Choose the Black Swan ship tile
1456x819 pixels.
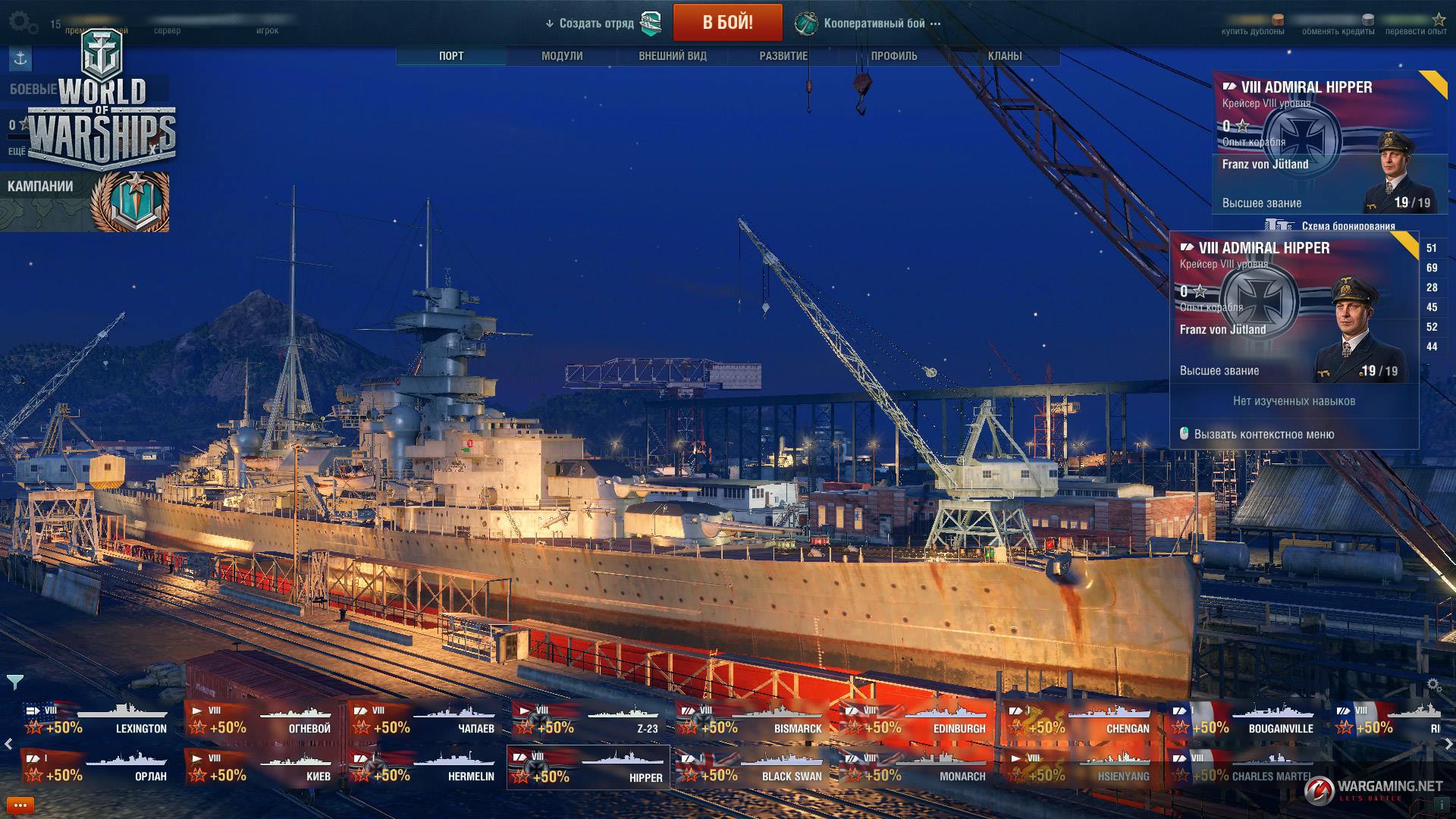tap(751, 767)
